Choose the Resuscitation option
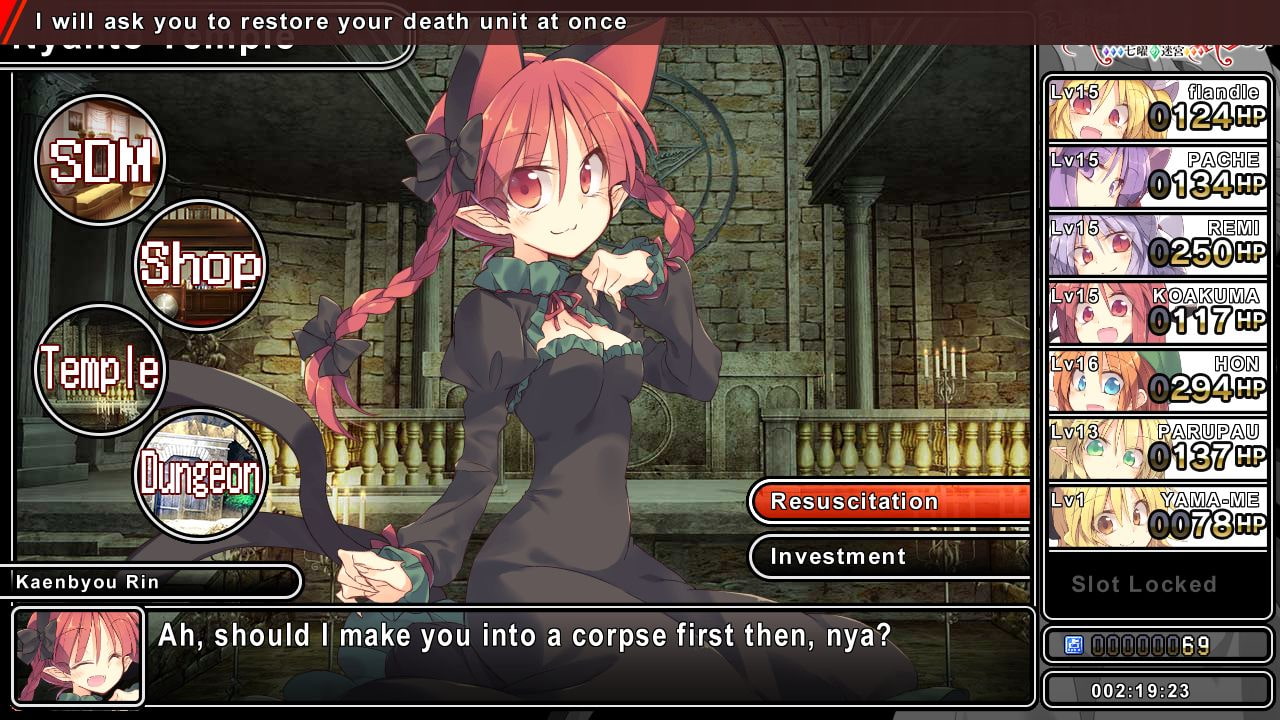This screenshot has height=720, width=1280. click(890, 502)
